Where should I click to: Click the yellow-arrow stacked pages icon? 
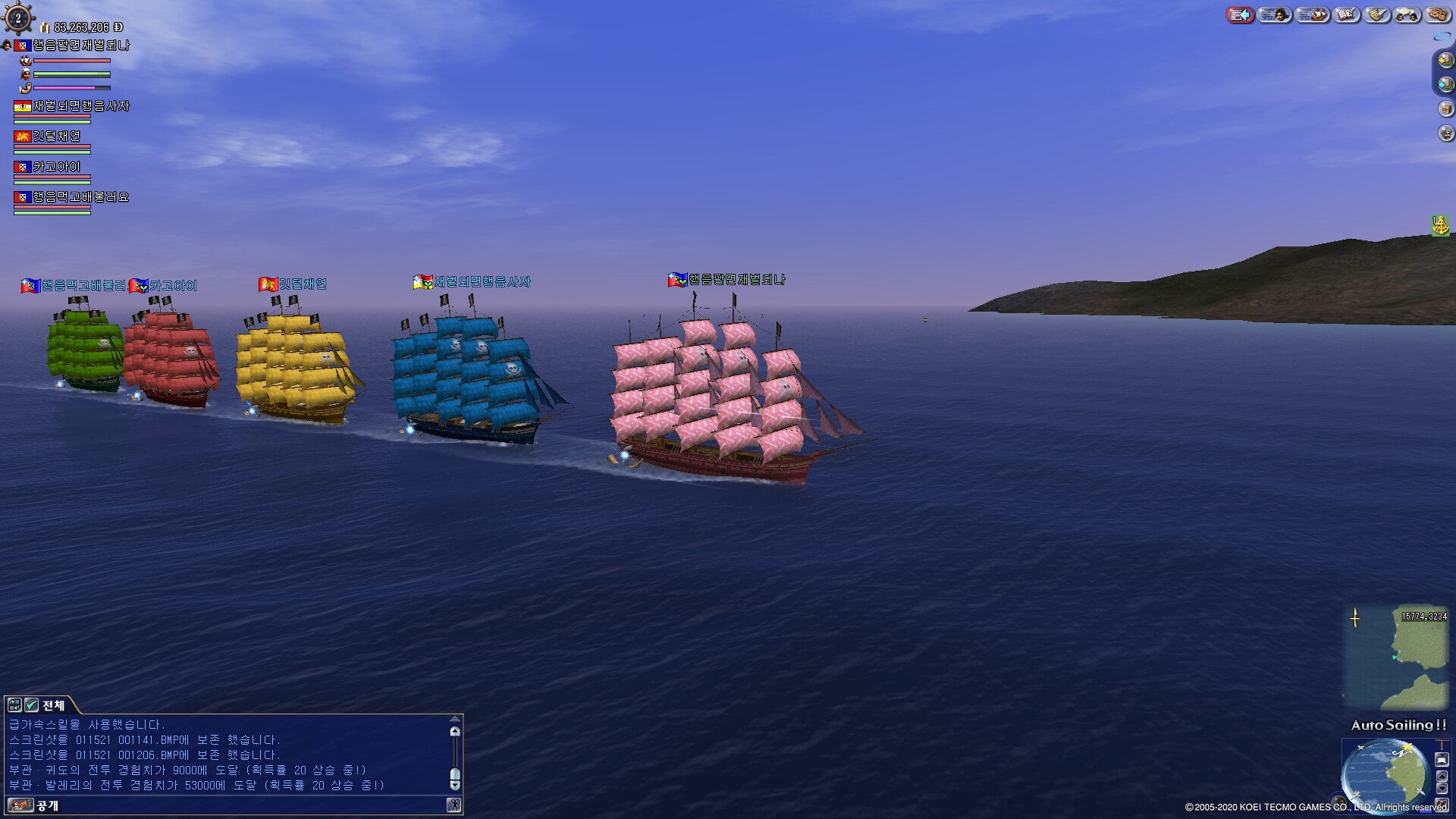coord(1445,60)
